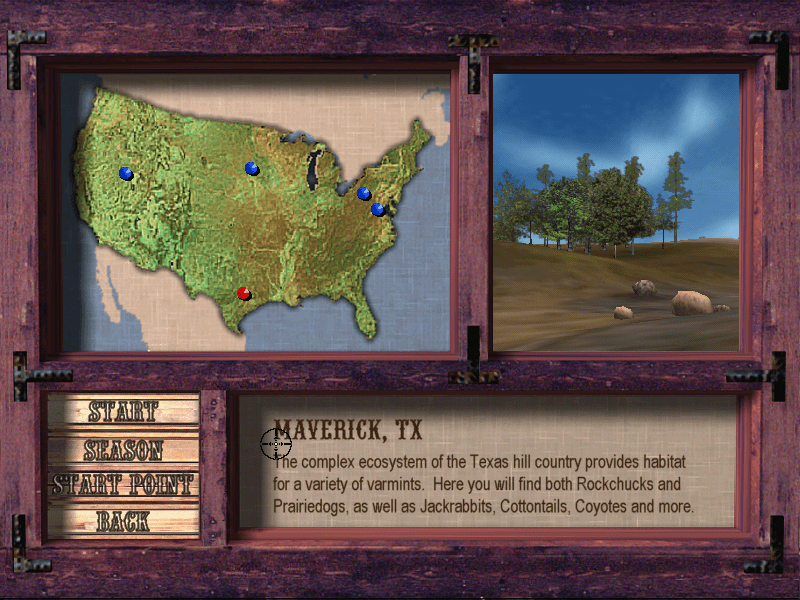Choose the blue marker in Minnesota

click(251, 169)
